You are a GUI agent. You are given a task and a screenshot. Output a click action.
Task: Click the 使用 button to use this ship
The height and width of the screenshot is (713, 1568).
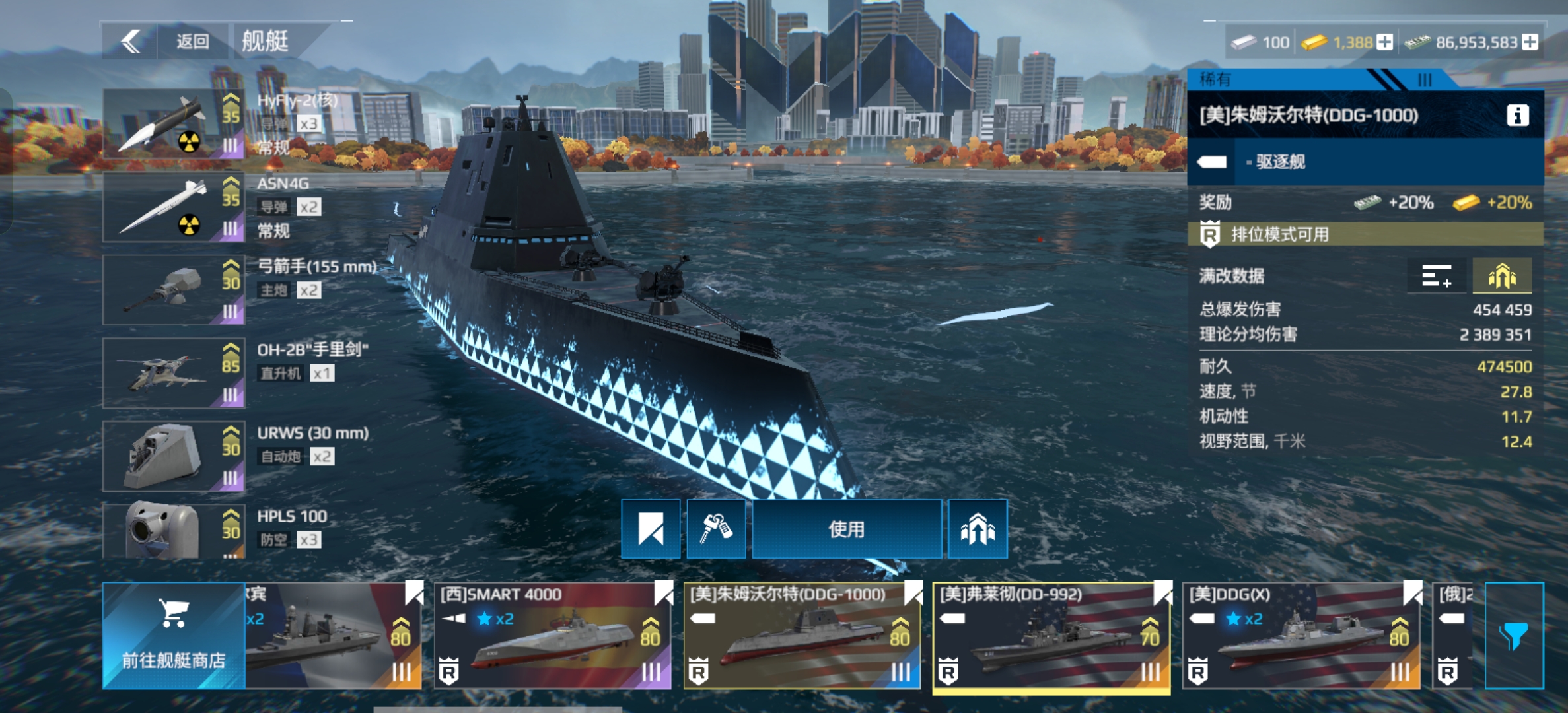847,529
